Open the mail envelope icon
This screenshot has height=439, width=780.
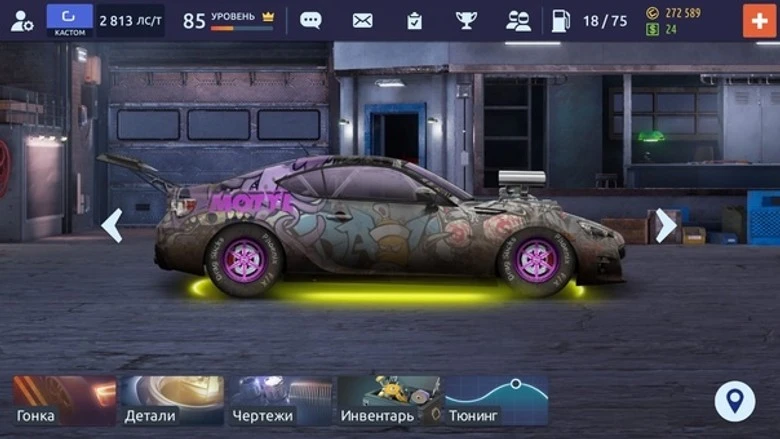point(363,20)
